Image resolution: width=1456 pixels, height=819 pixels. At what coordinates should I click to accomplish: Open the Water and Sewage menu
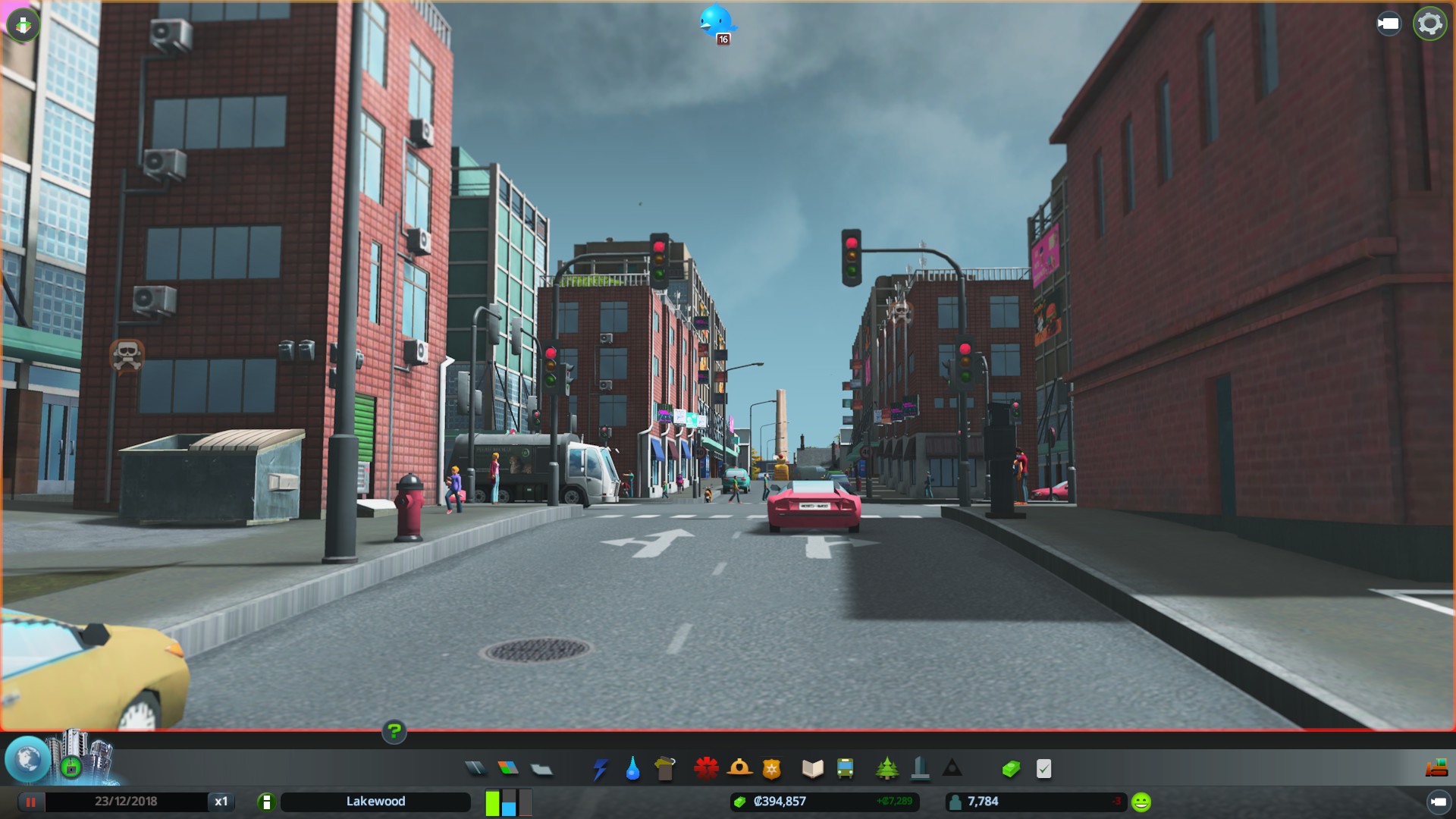click(x=634, y=768)
